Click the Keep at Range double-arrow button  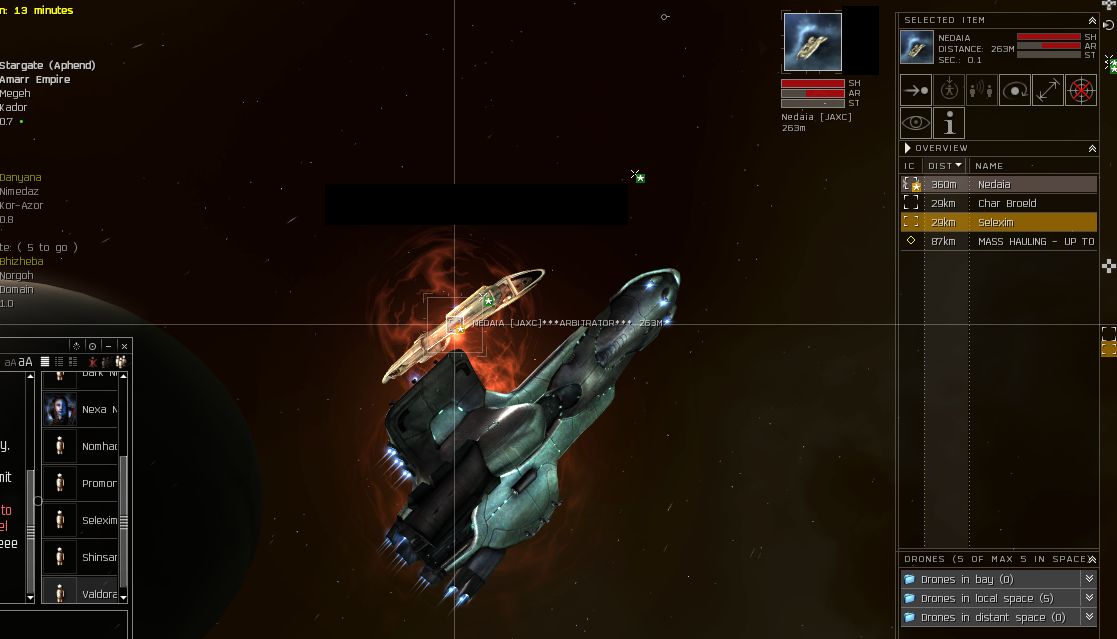click(x=1048, y=90)
